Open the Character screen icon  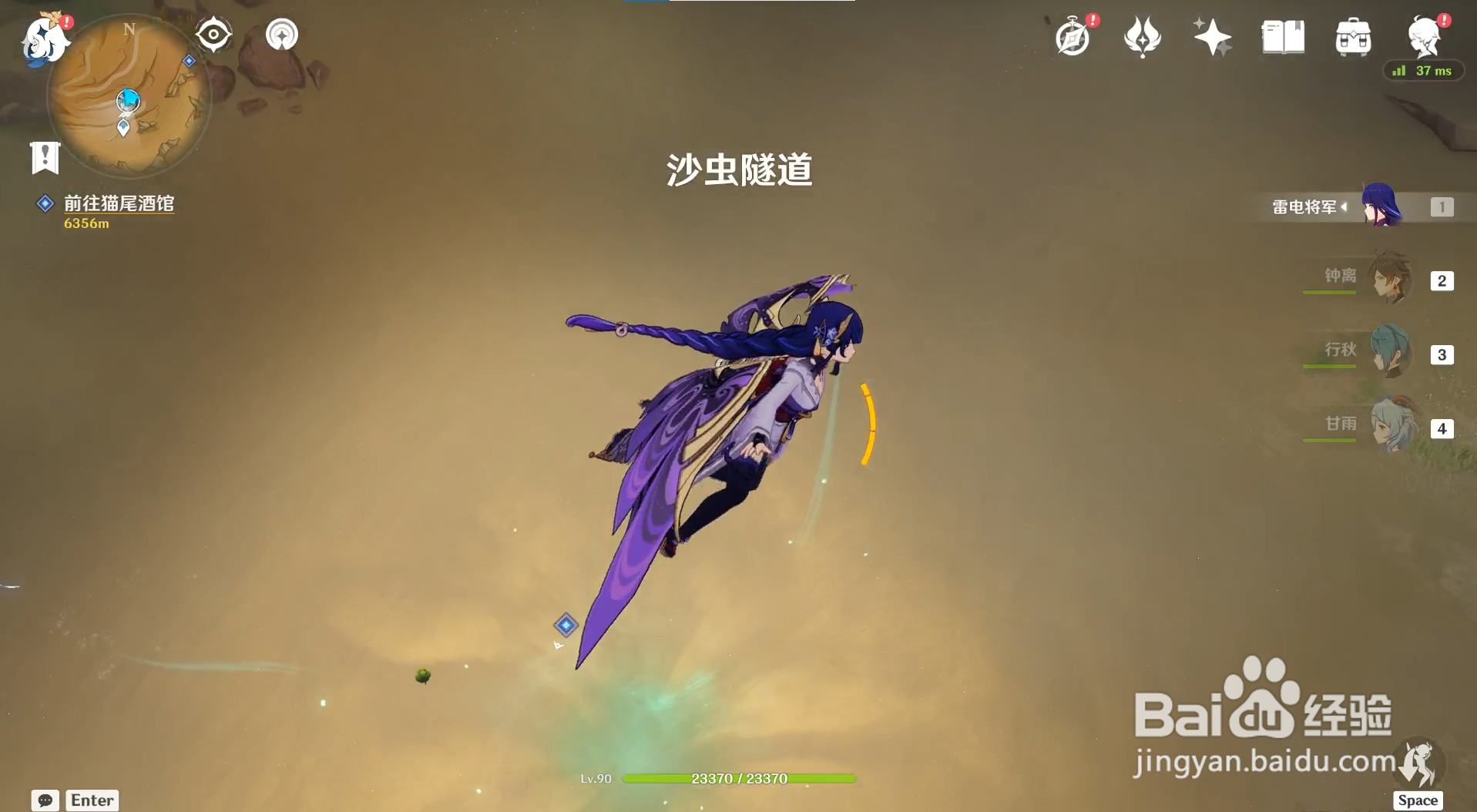[1425, 35]
